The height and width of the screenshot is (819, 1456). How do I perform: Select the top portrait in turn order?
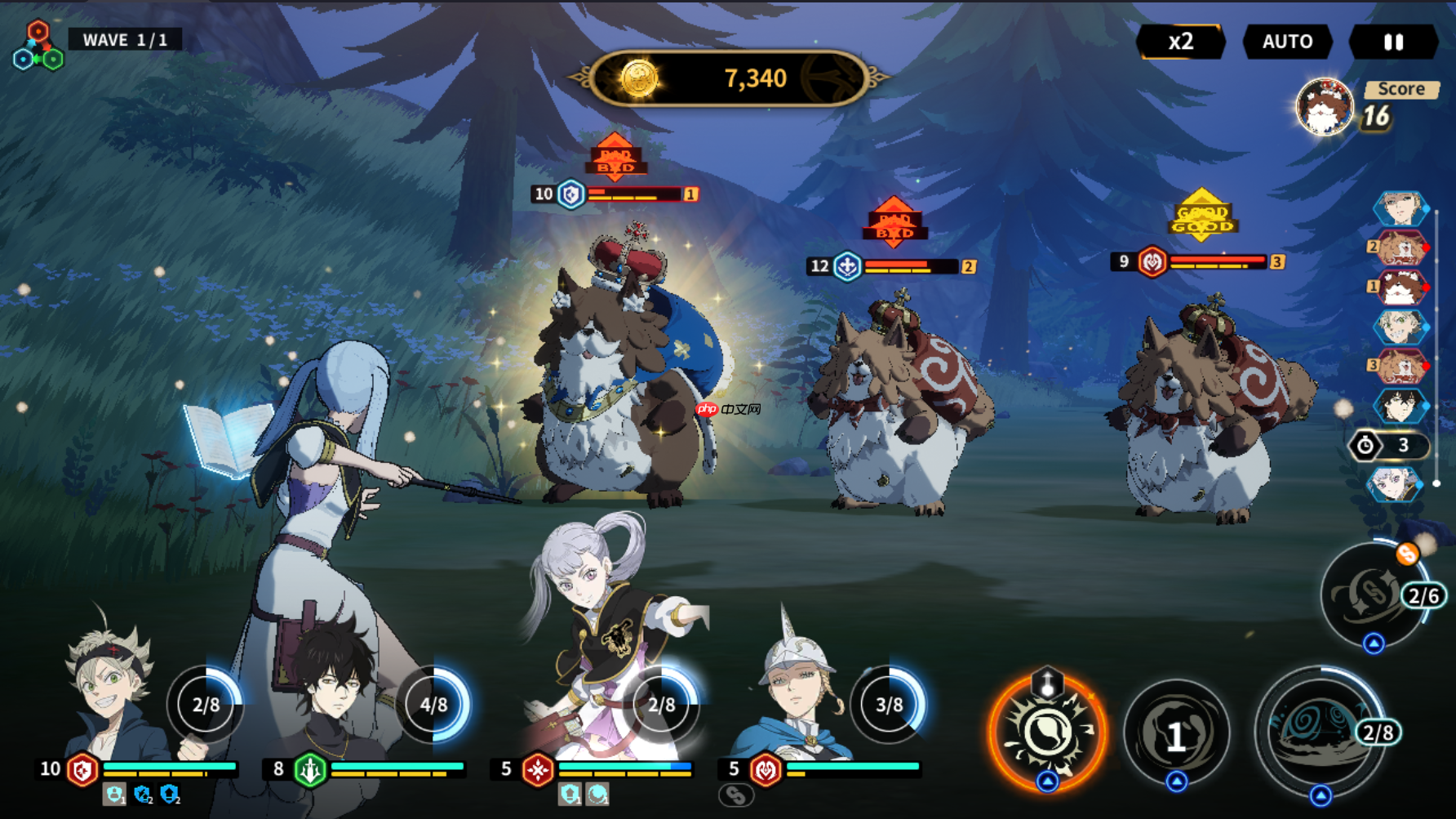coord(1401,209)
